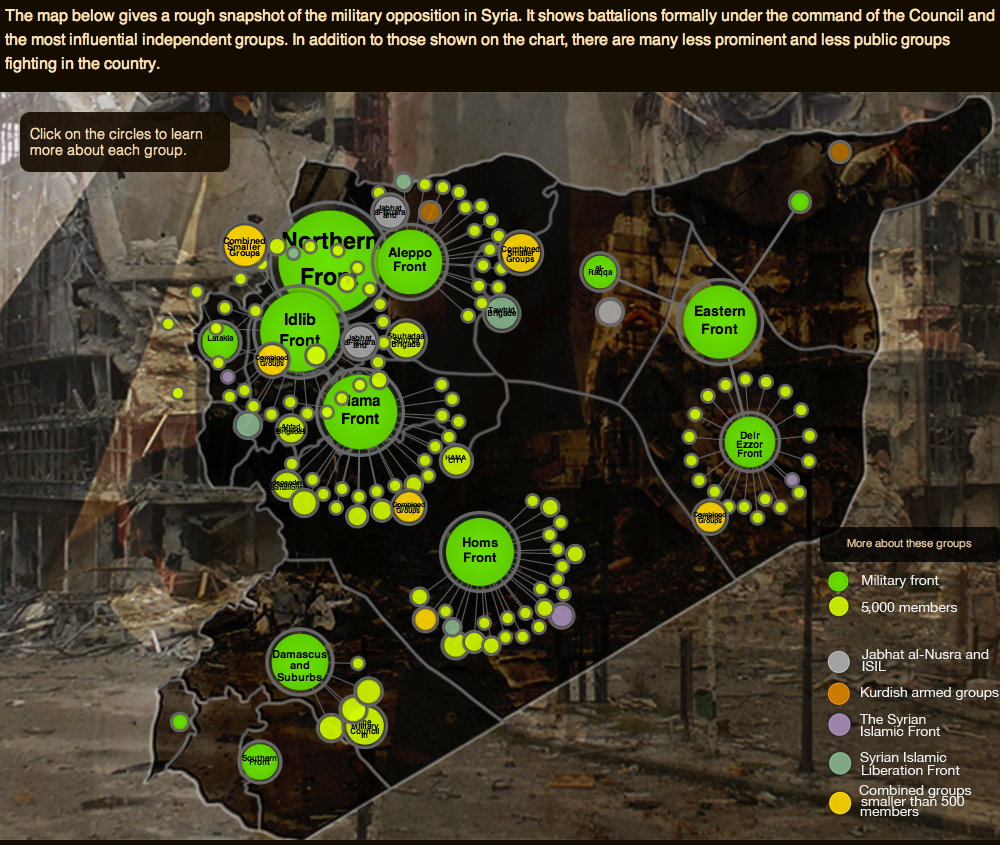This screenshot has width=1002, height=845.
Task: Click the Tawhid Brigade circle
Action: 502,312
